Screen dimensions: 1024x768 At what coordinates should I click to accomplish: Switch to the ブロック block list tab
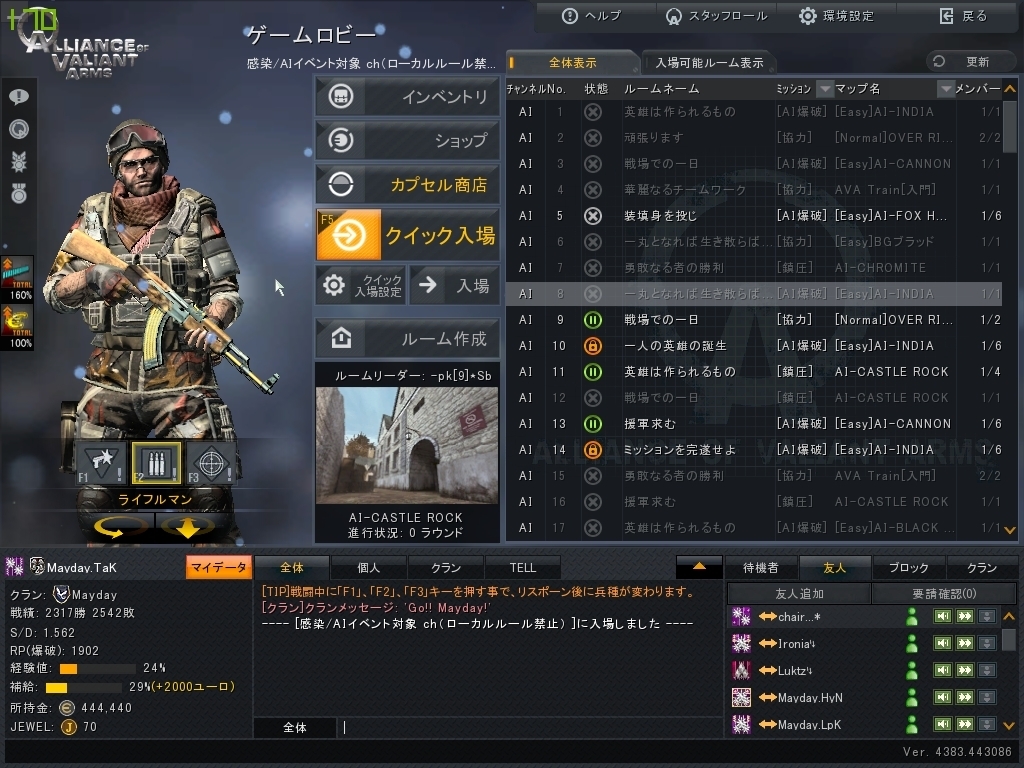[x=908, y=568]
